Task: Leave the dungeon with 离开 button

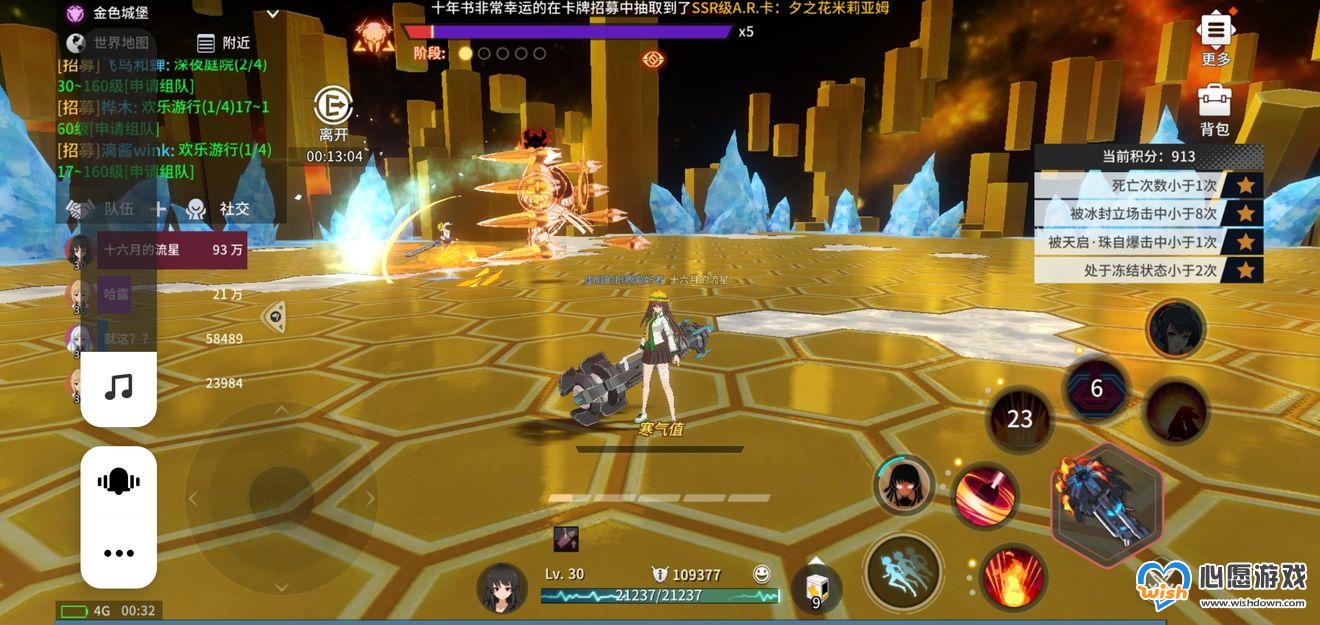Action: coord(333,113)
